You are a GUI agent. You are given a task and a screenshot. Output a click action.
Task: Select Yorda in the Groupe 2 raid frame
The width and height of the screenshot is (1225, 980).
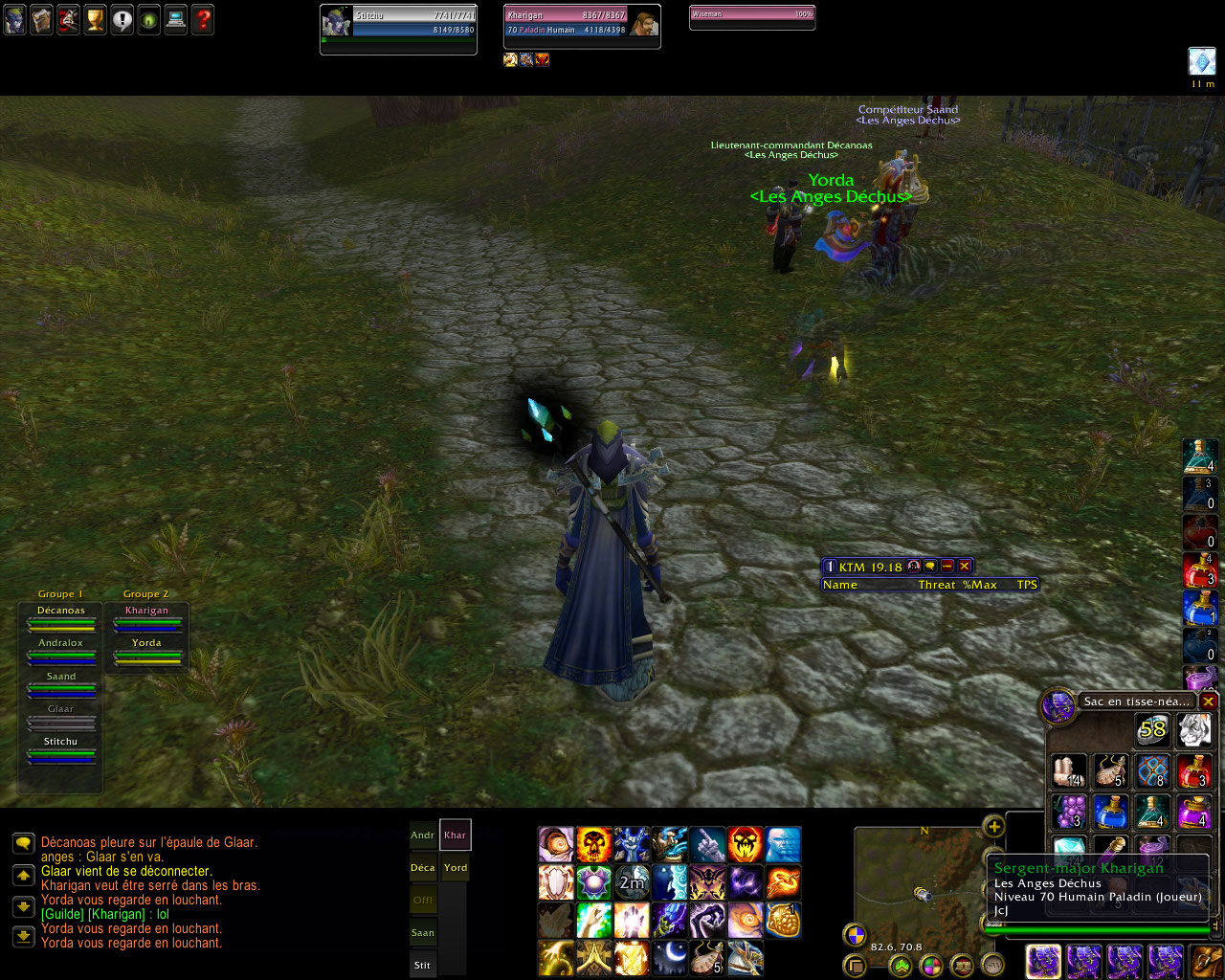tap(146, 651)
